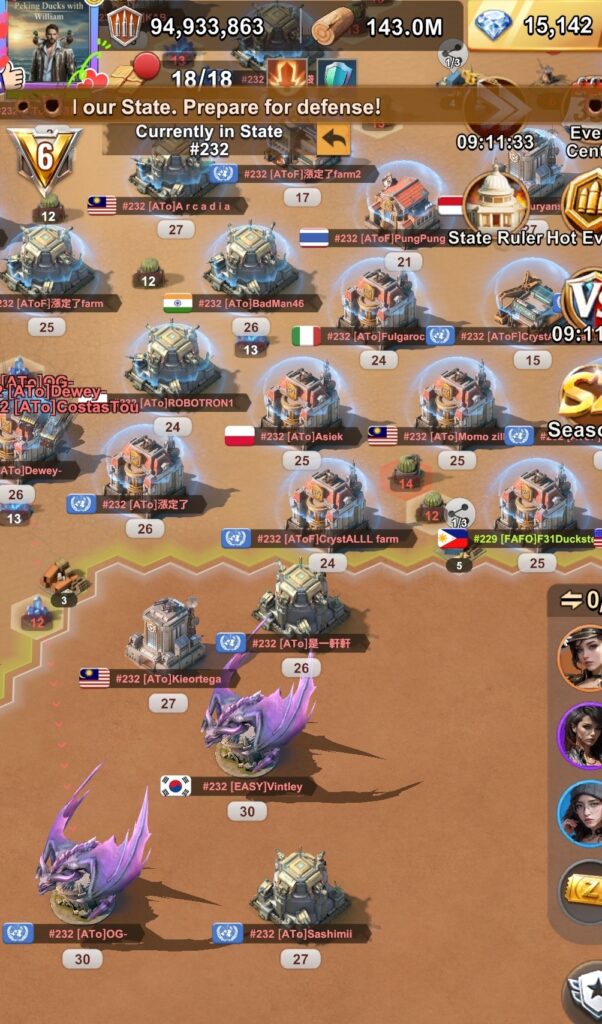Select the orange-ringed hero portrait

(x=582, y=656)
